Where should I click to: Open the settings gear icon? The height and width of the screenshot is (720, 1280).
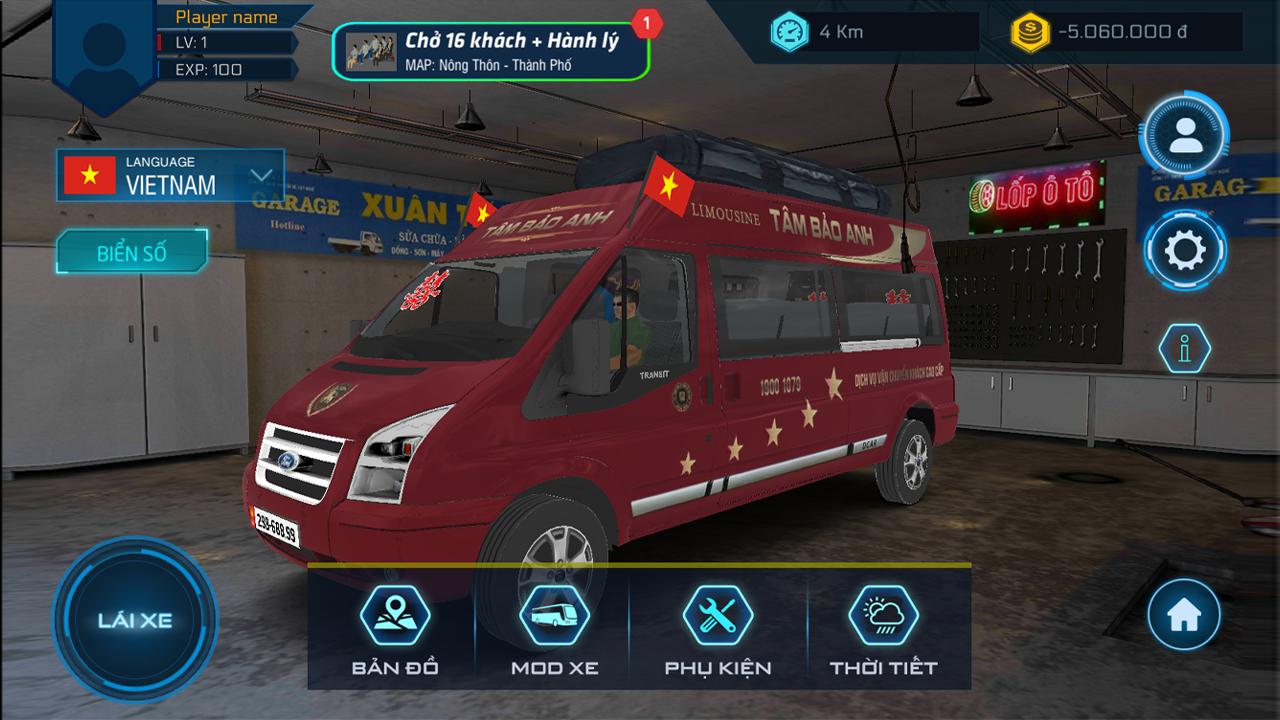[x=1185, y=250]
